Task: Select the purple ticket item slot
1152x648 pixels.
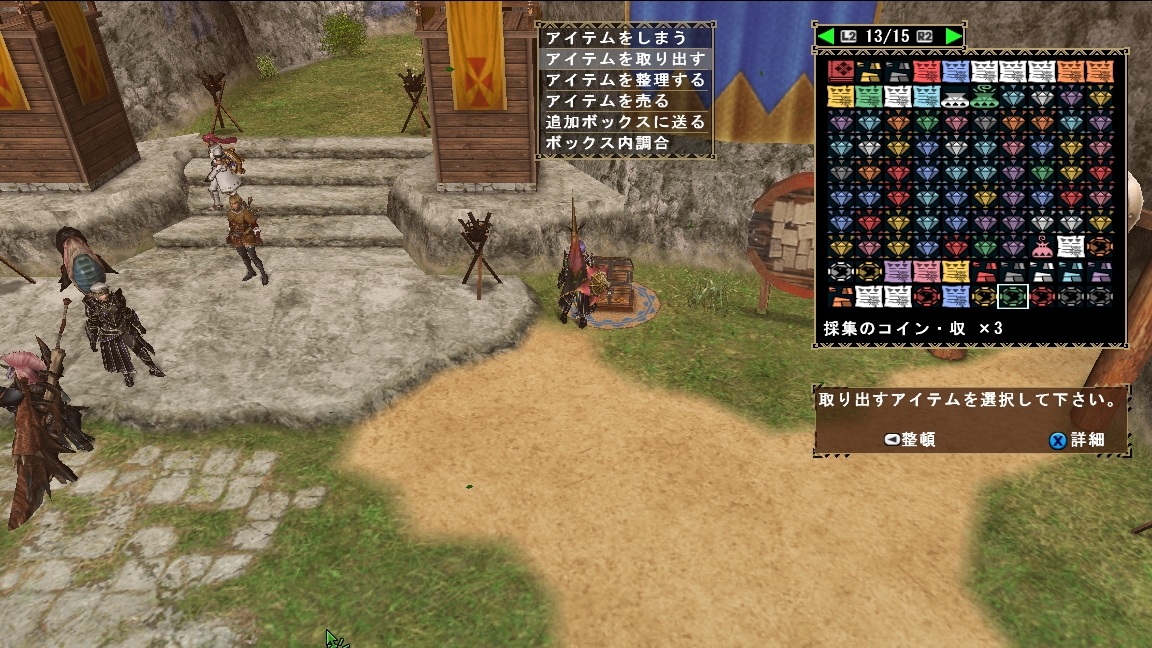Action: [x=897, y=271]
